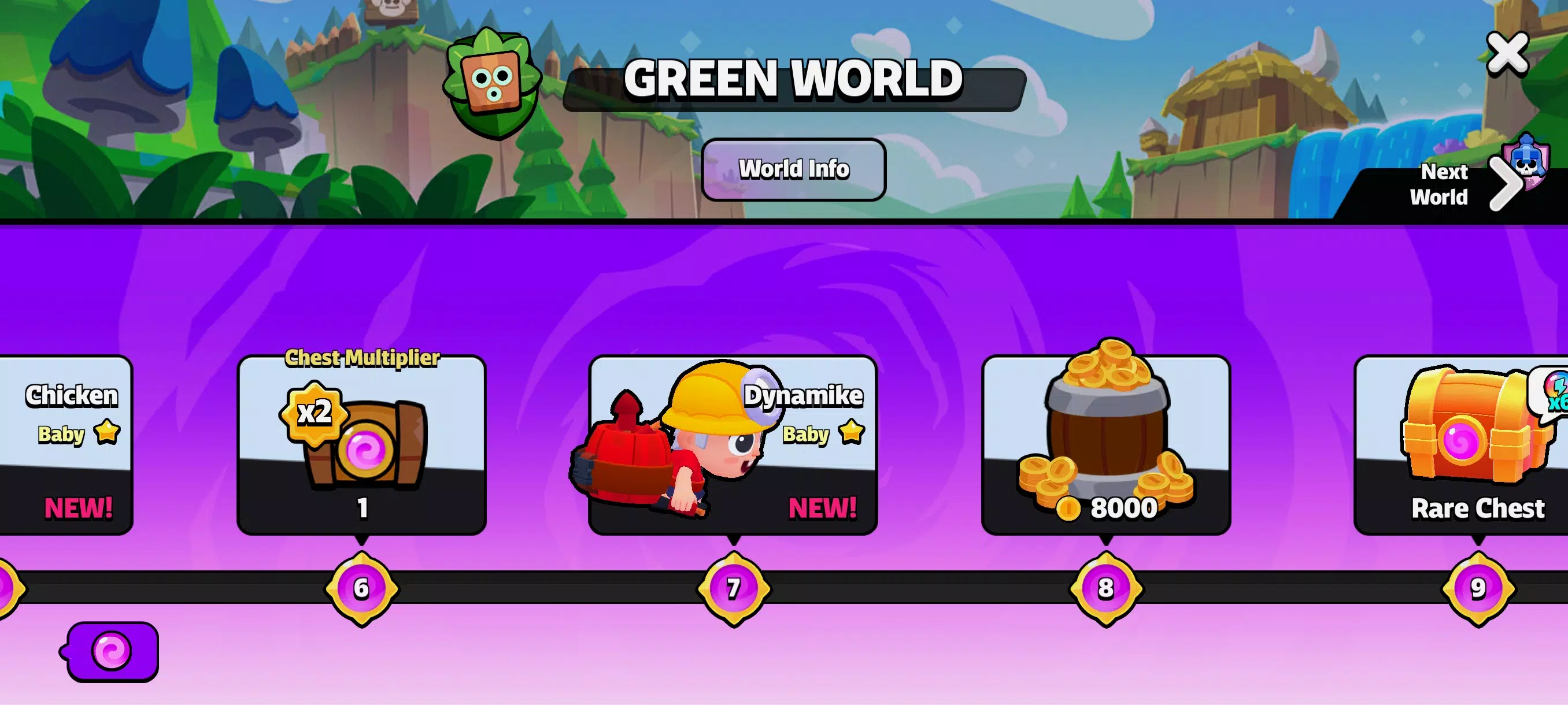This screenshot has height=705, width=1568.
Task: Advance to the Next World
Action: (1508, 184)
